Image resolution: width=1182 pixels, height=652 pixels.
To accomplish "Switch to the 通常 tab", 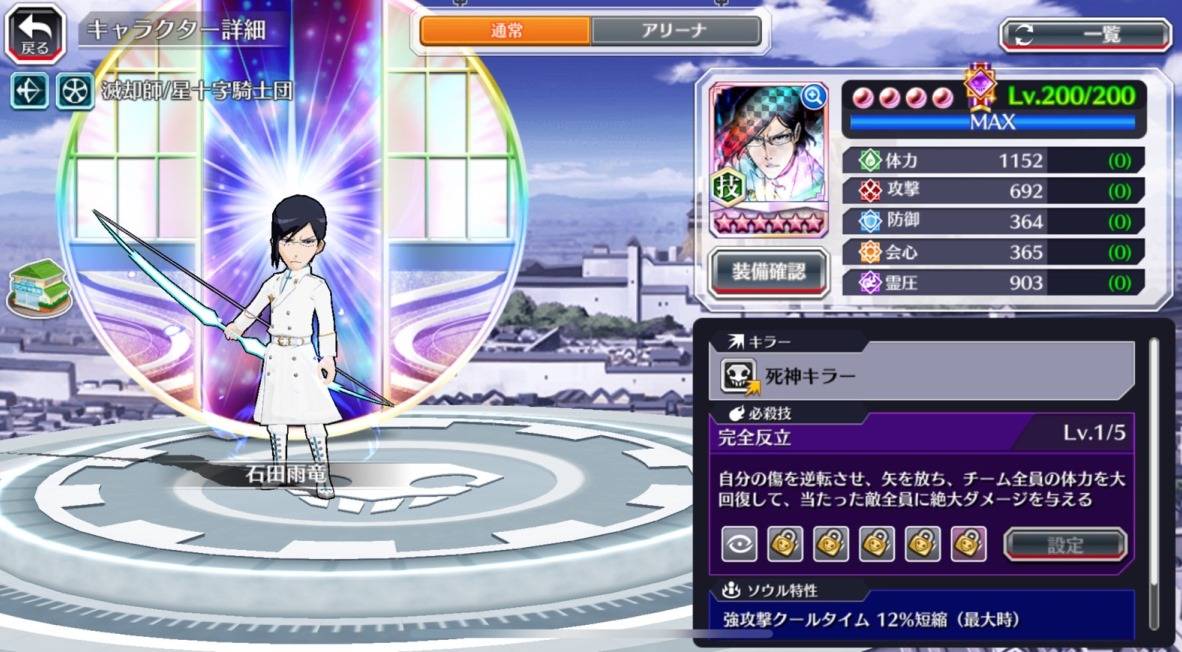I will pos(505,31).
